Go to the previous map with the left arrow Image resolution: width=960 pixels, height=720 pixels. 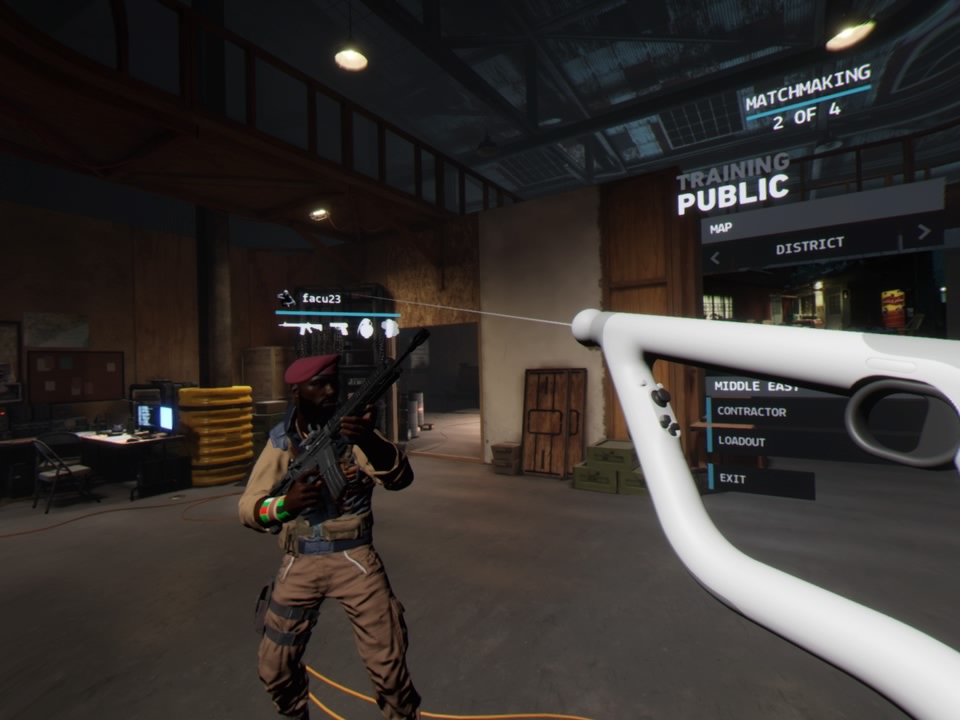pos(715,258)
